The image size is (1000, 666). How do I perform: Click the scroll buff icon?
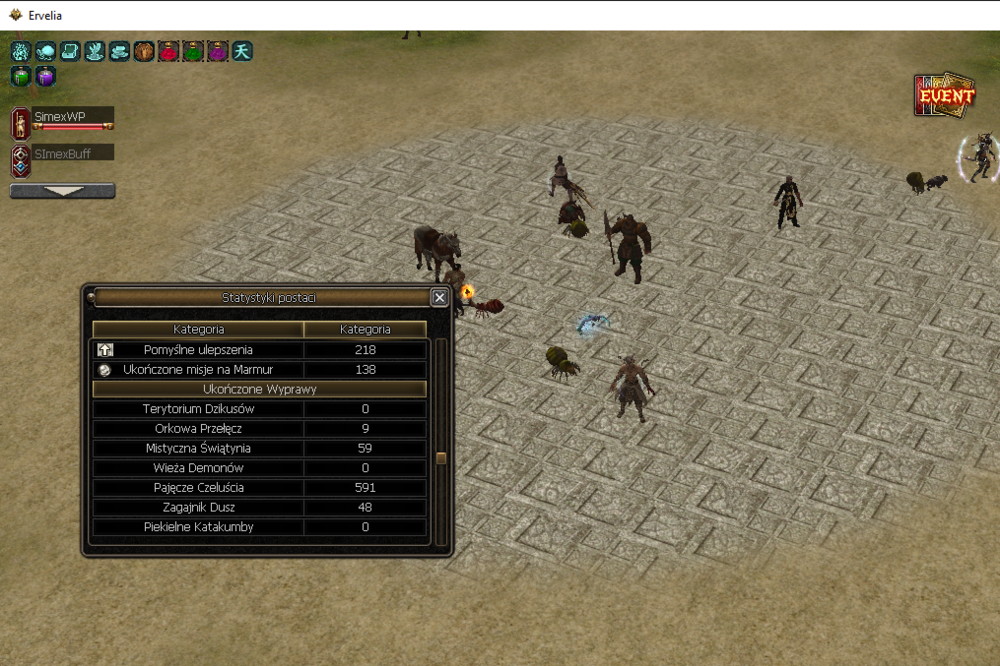click(x=70, y=51)
